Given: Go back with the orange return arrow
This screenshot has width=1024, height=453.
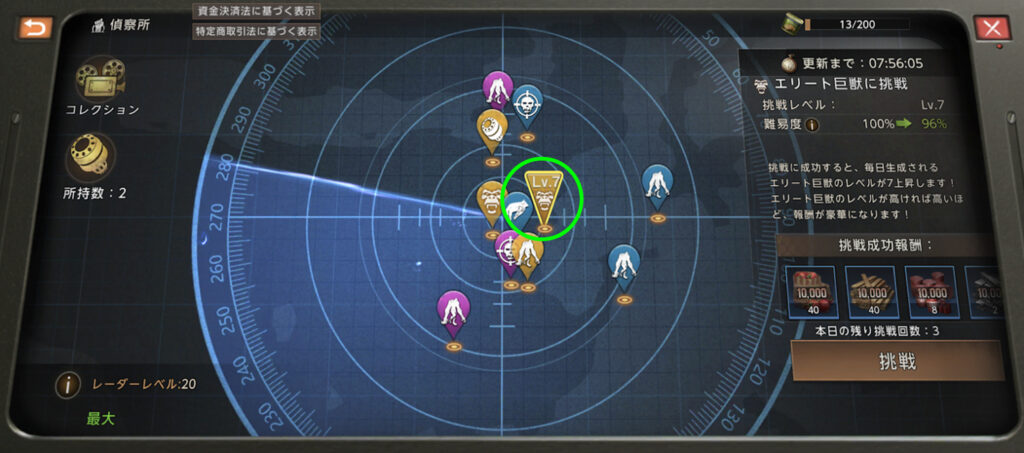Looking at the screenshot, I should click(34, 28).
